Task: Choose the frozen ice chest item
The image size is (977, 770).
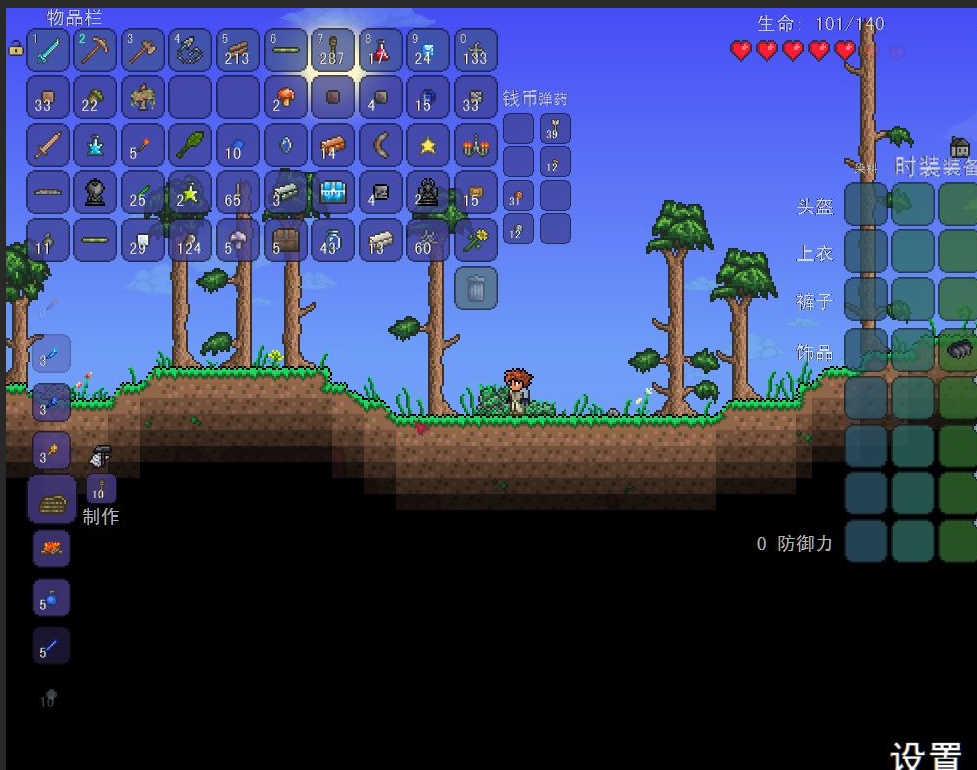Action: [x=332, y=193]
